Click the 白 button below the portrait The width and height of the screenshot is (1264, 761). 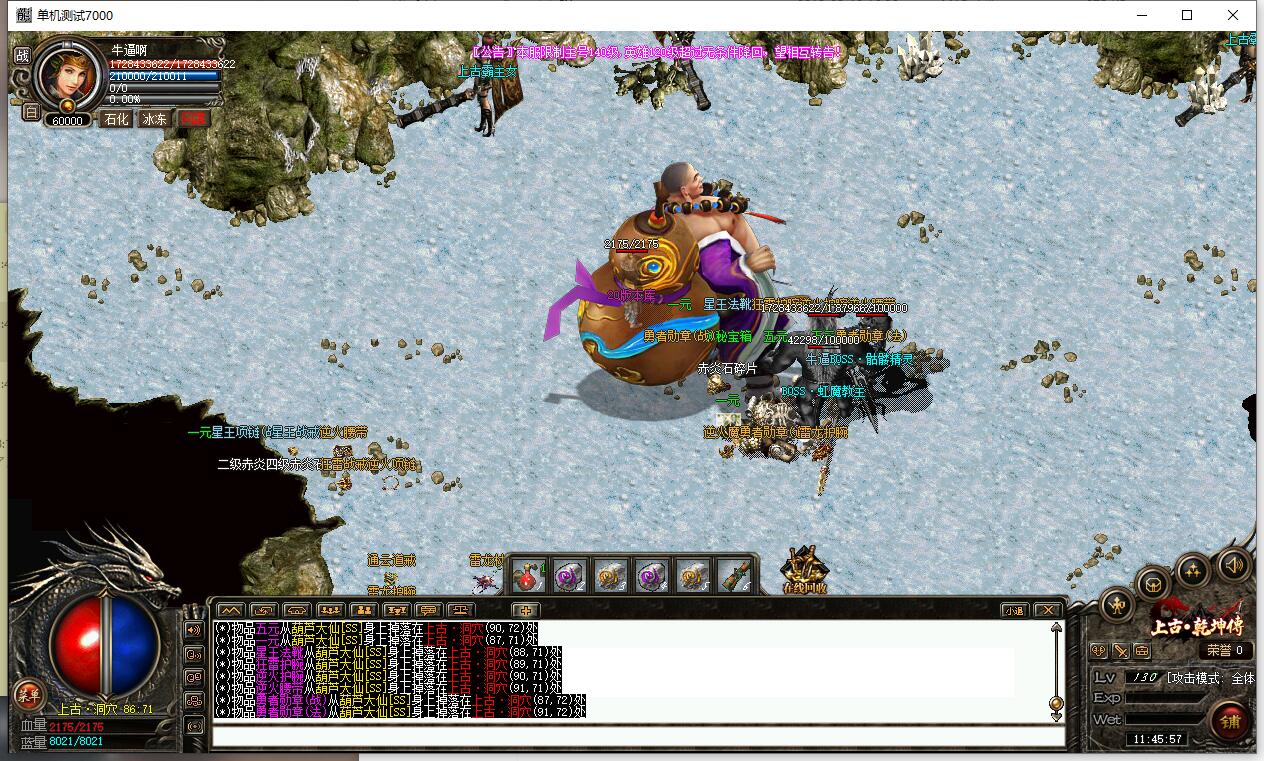coord(30,112)
